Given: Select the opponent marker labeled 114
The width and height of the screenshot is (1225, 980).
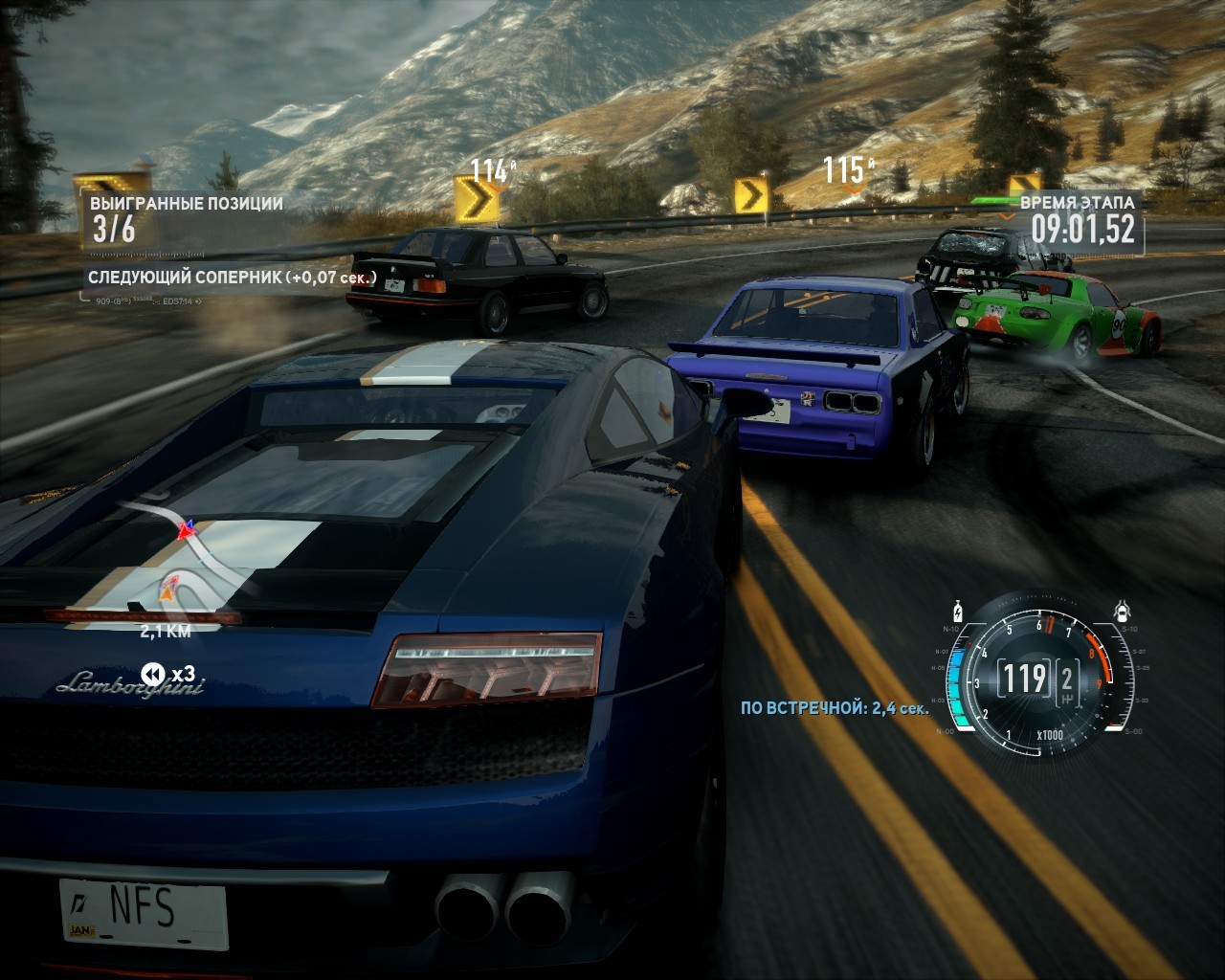Looking at the screenshot, I should [x=490, y=171].
